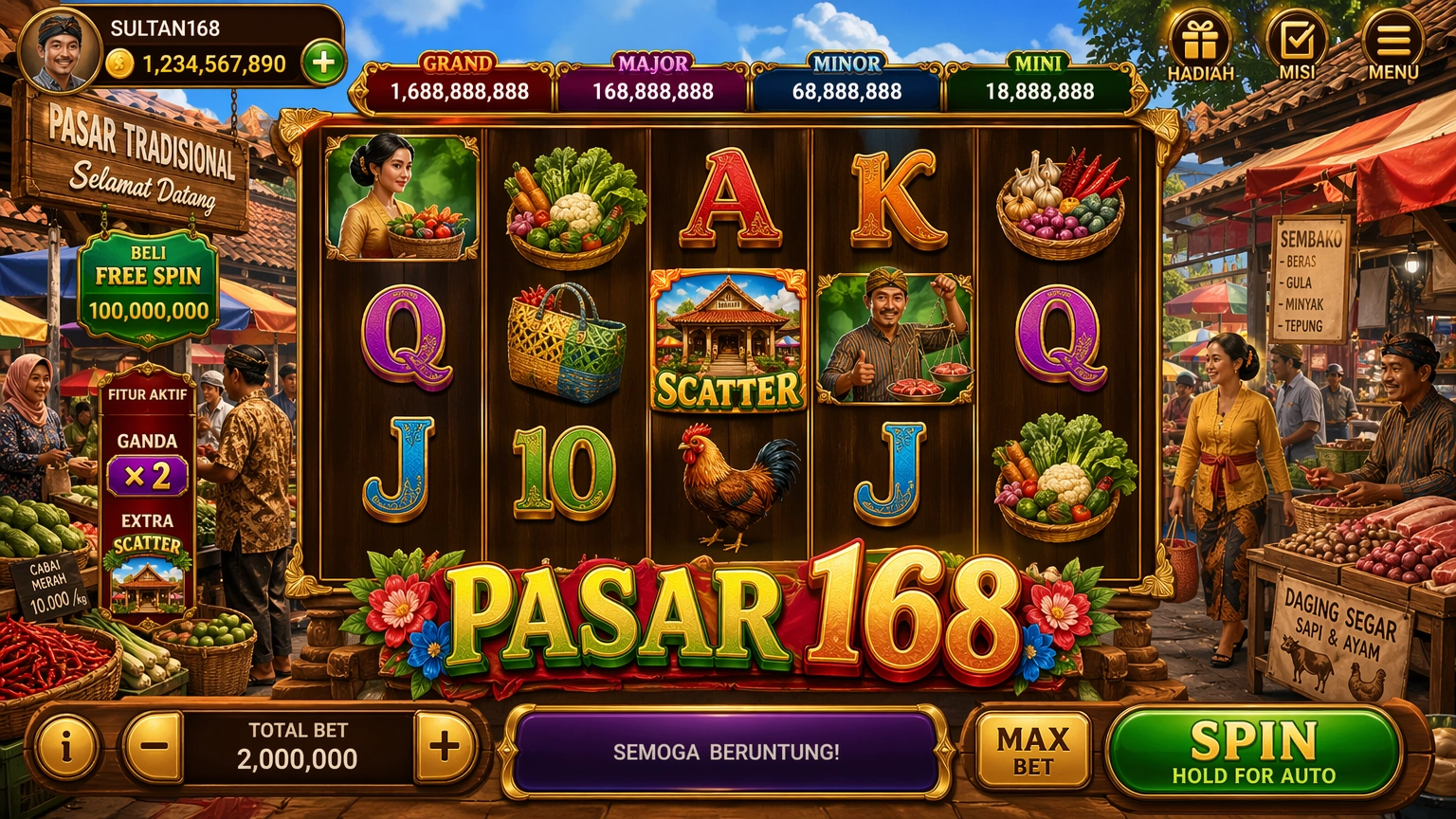Viewport: 1456px width, 819px height.
Task: Select the MAX BET button
Action: [x=1032, y=752]
